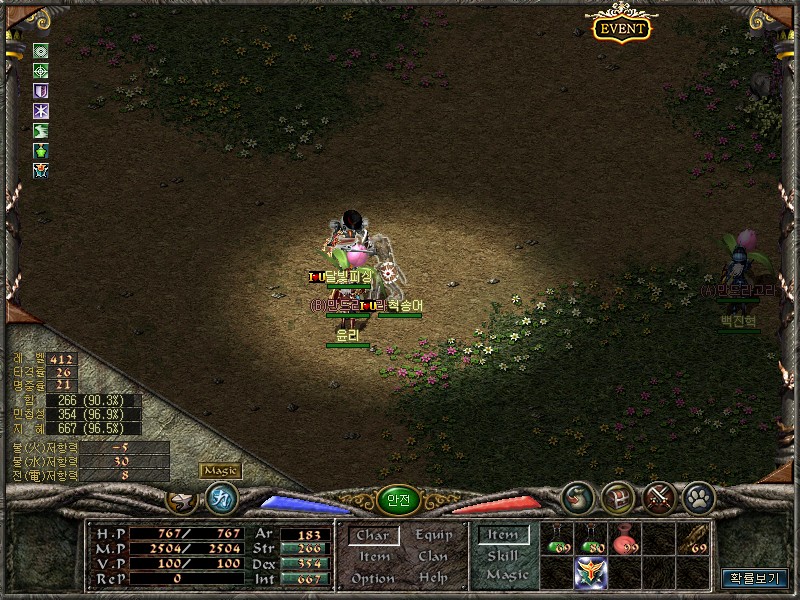The image size is (800, 600).
Task: Toggle the green 안전 safety button
Action: click(x=398, y=498)
